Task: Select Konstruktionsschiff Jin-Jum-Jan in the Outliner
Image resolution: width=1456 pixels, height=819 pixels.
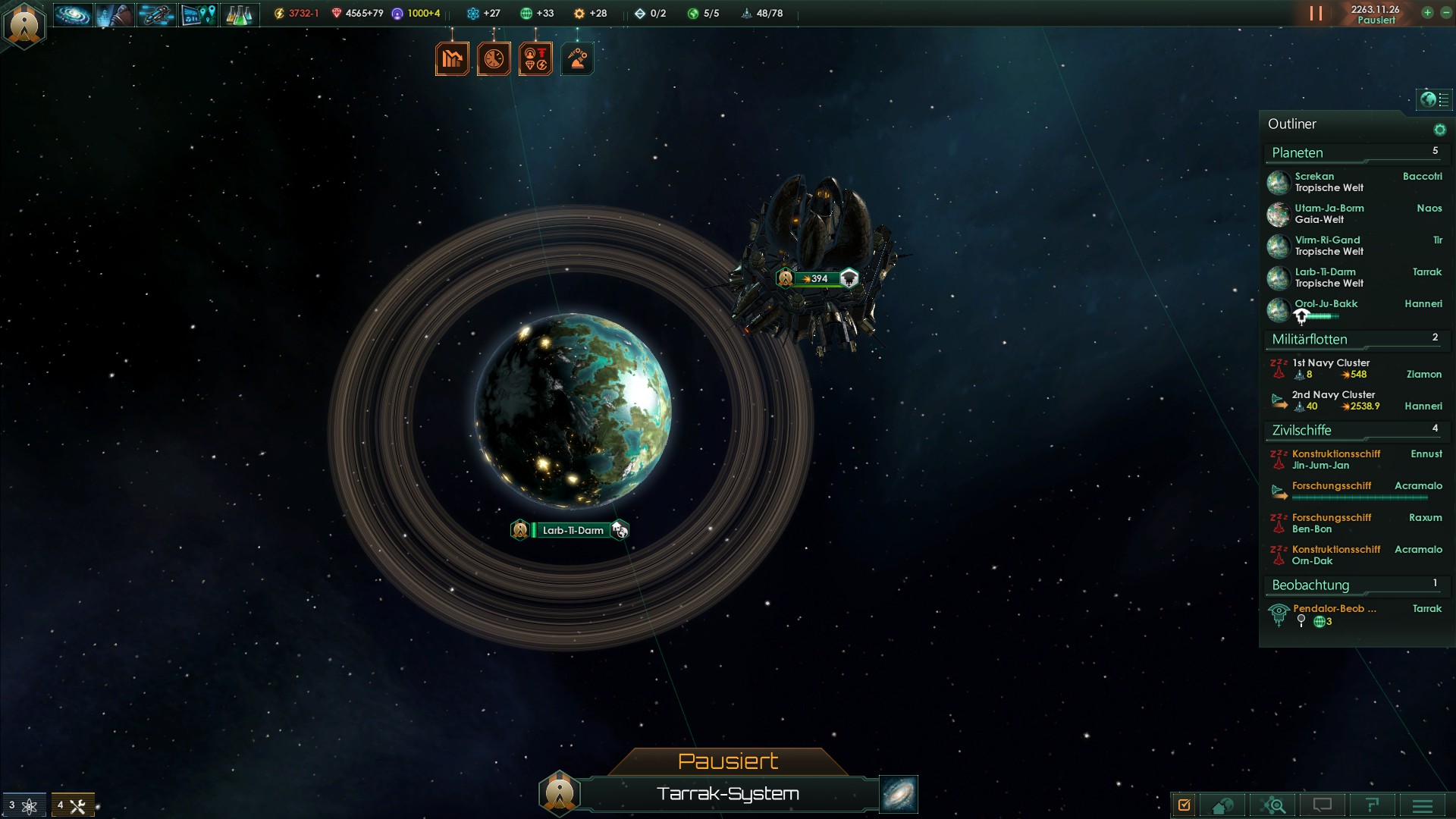Action: 1336,460
